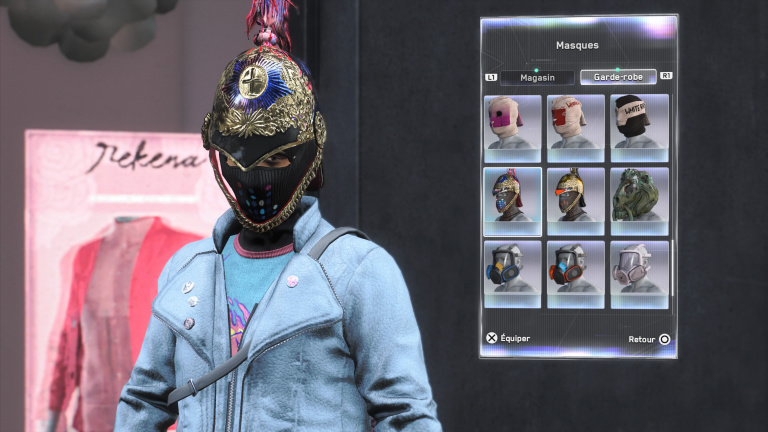Select the gold helmet with blue mask
The width and height of the screenshot is (768, 432).
tap(512, 201)
